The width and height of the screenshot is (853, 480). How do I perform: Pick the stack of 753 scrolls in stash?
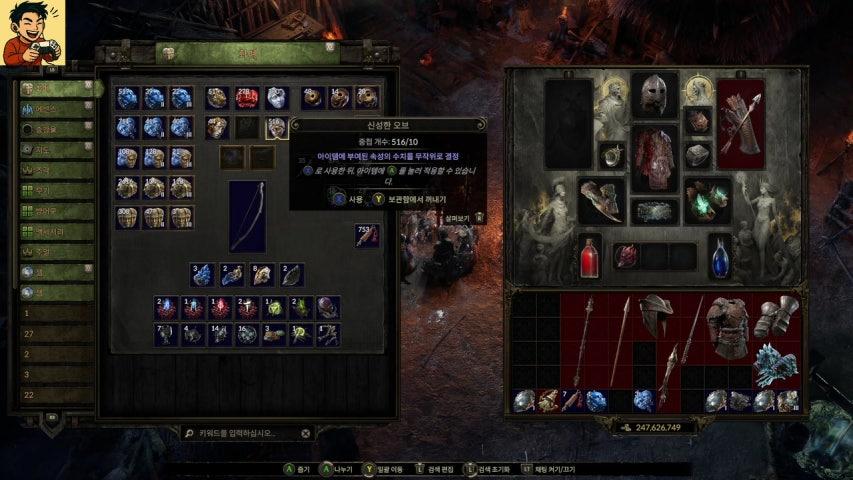coord(367,236)
